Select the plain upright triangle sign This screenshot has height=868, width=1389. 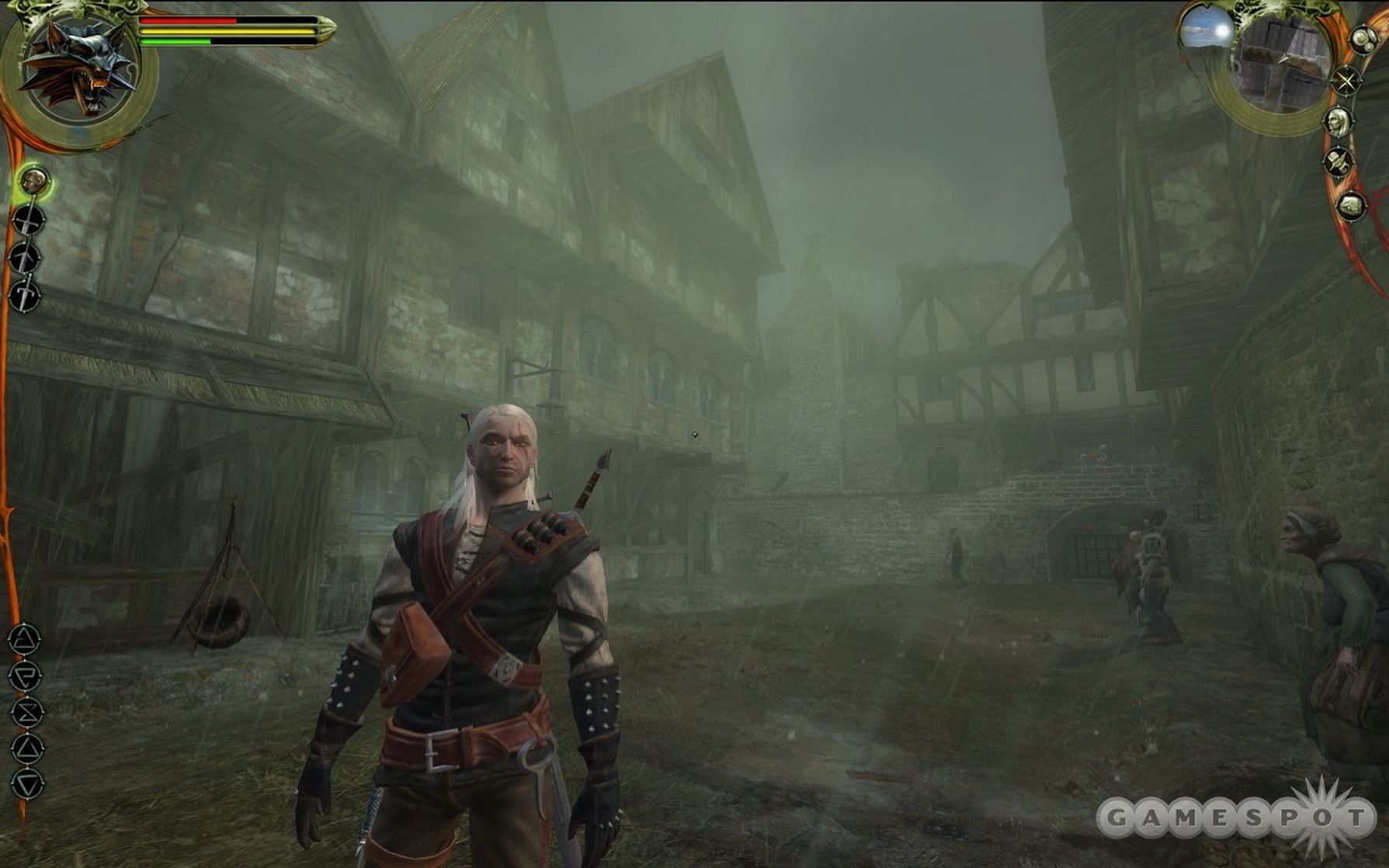27,748
